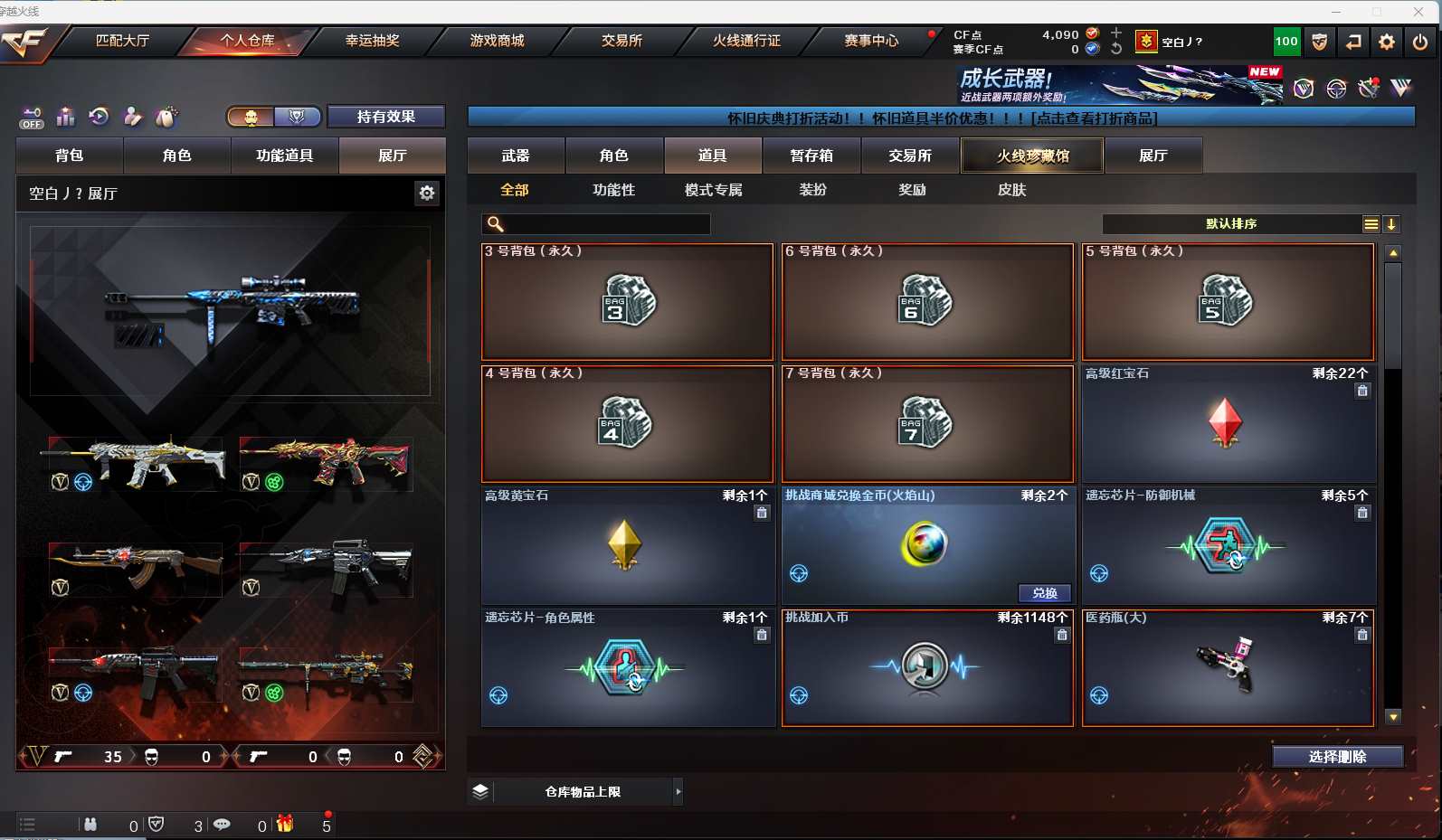Show the 皮肤 skins filter

[1011, 190]
